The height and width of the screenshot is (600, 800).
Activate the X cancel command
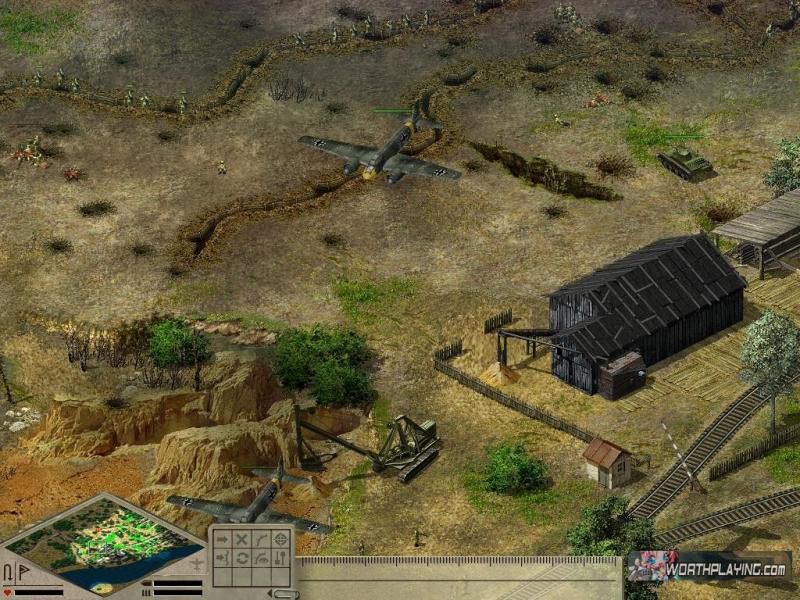point(241,539)
